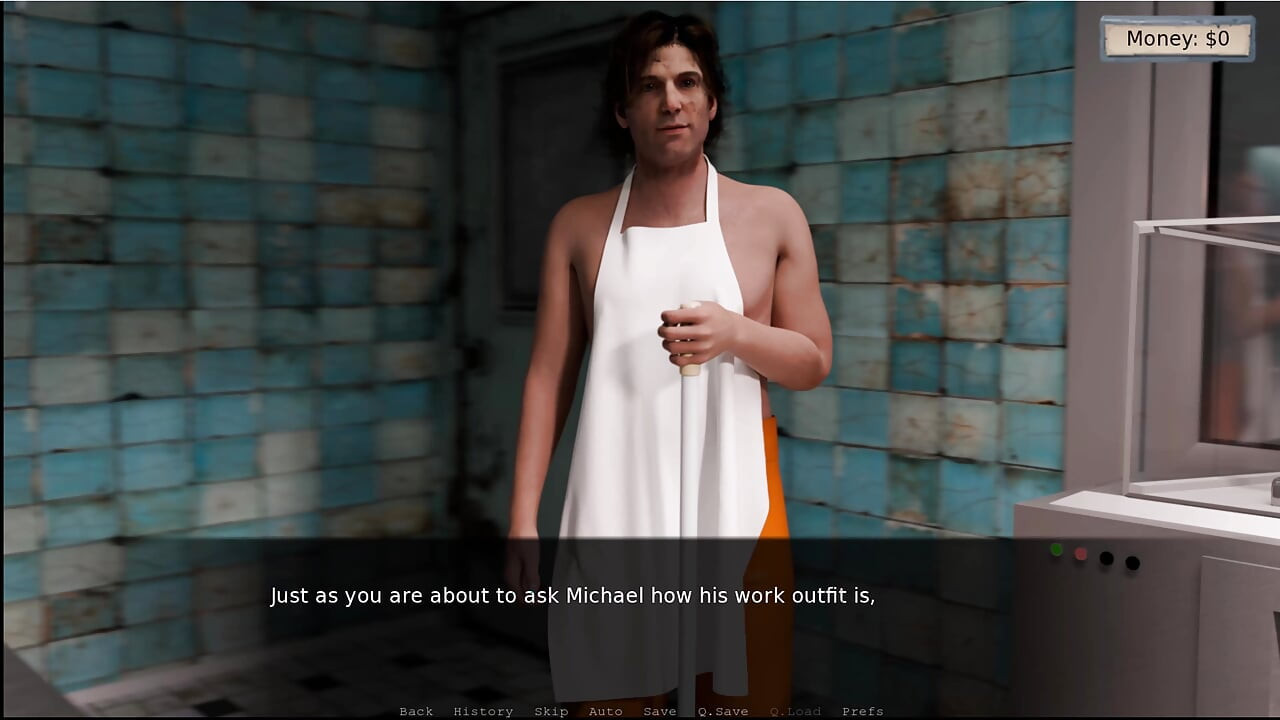1280x720 pixels.
Task: Go back using the Back button
Action: (416, 711)
